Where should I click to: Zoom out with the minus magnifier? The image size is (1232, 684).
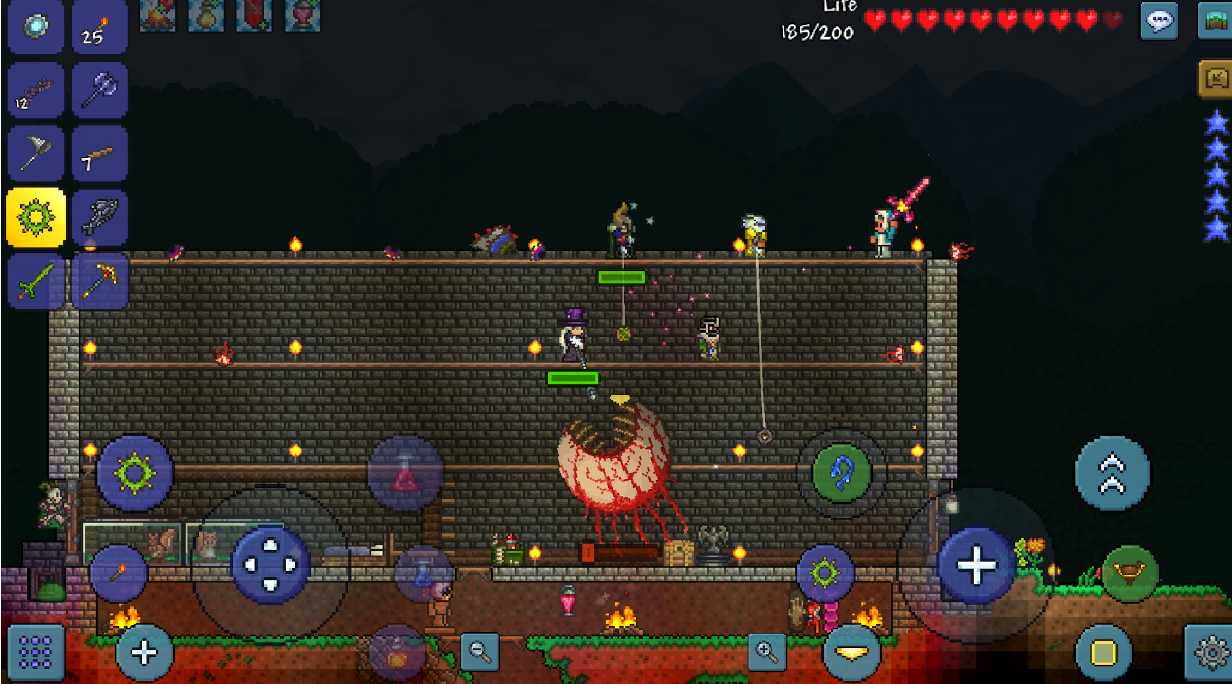click(x=480, y=652)
